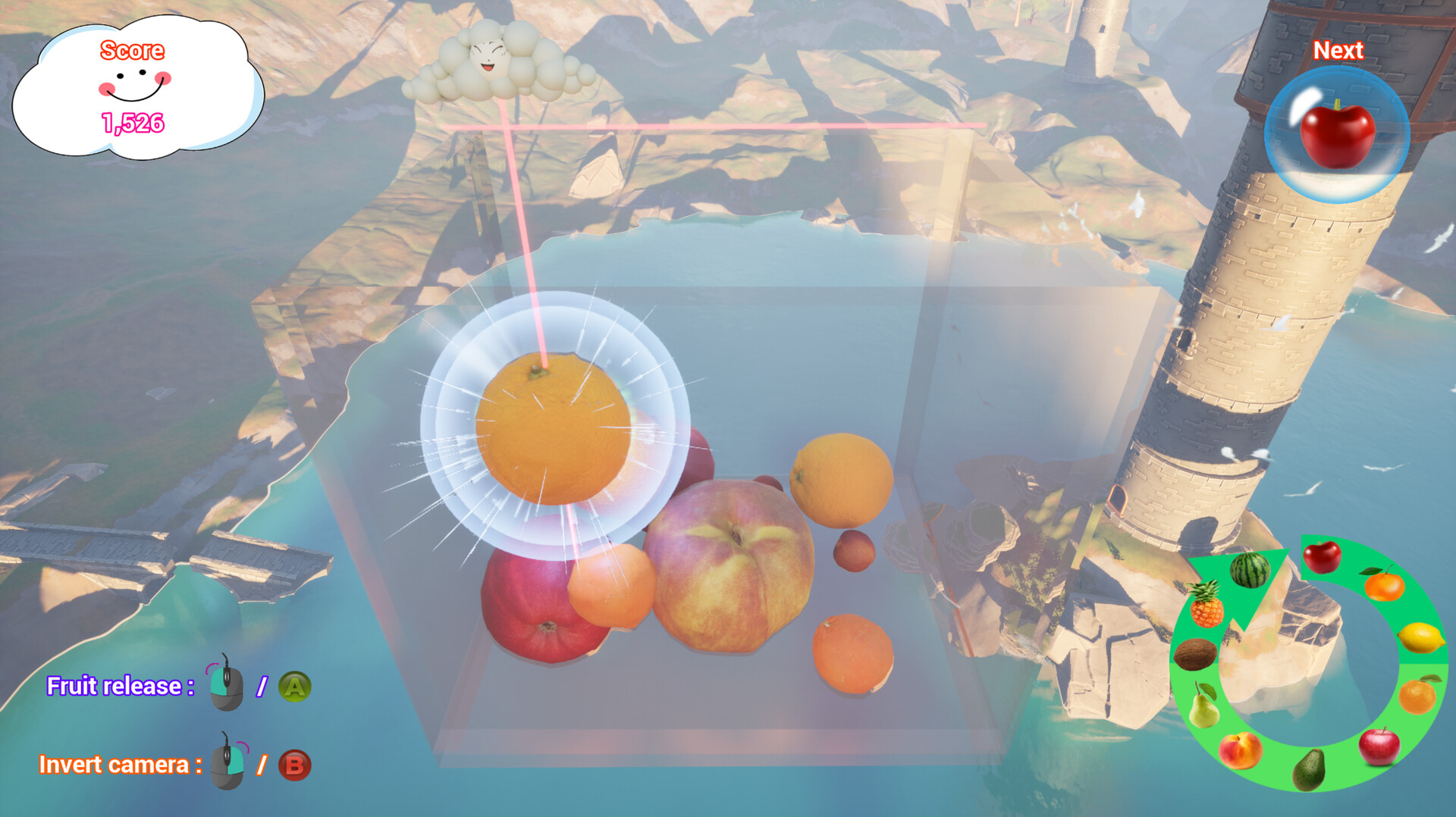Select the coconut icon on the fruit wheel

click(x=1196, y=654)
